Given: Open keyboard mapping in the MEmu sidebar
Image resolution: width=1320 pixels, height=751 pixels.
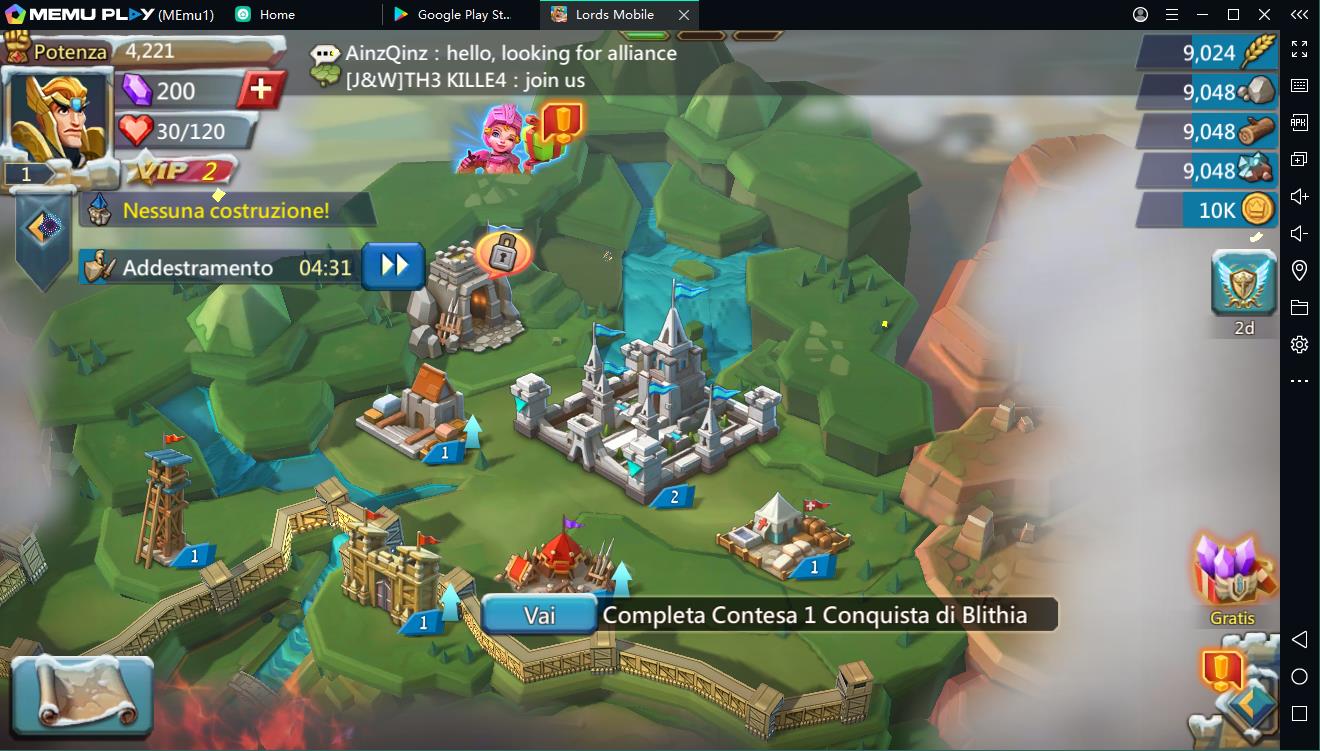Looking at the screenshot, I should (x=1300, y=85).
